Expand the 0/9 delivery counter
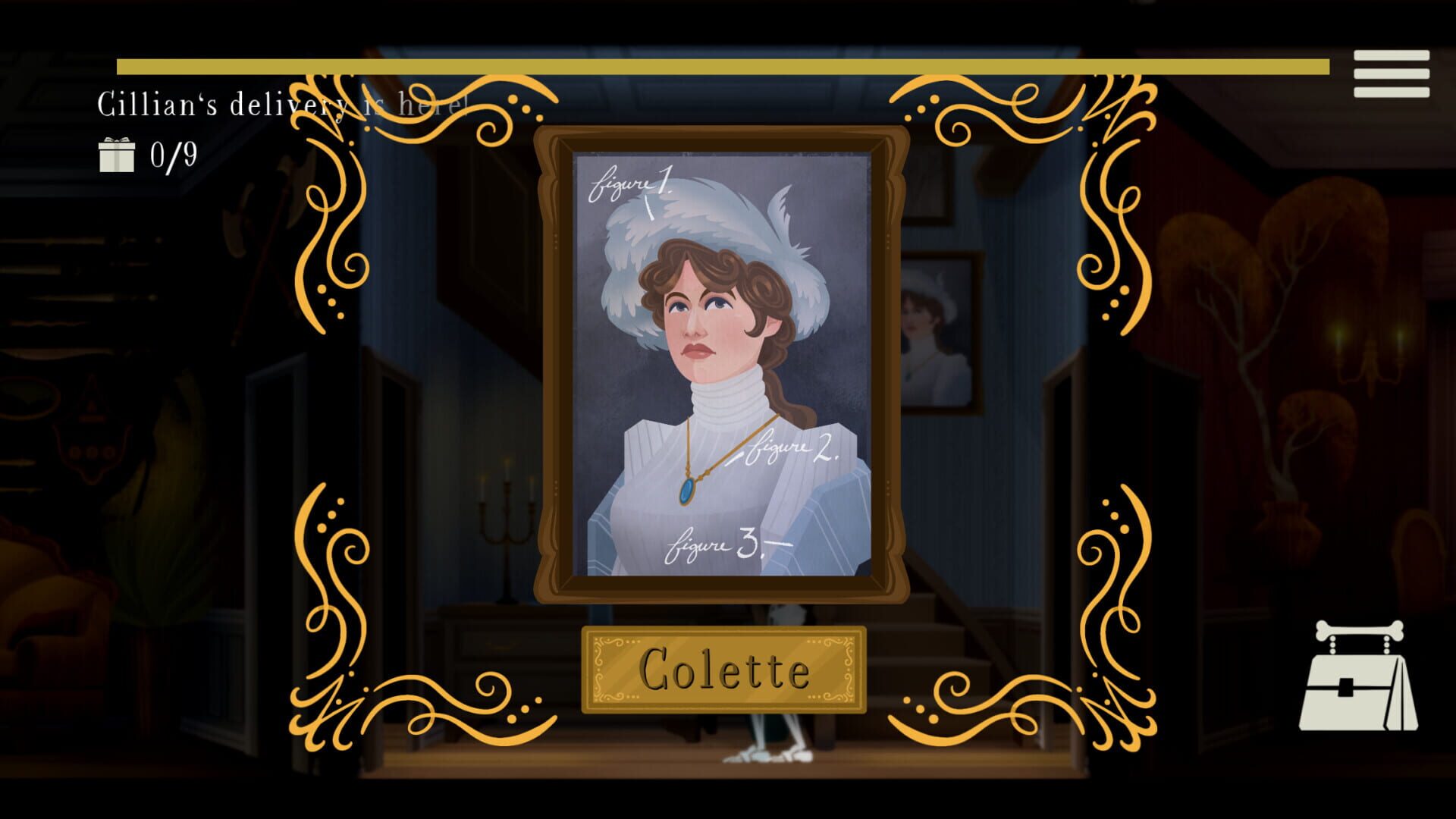 [152, 155]
